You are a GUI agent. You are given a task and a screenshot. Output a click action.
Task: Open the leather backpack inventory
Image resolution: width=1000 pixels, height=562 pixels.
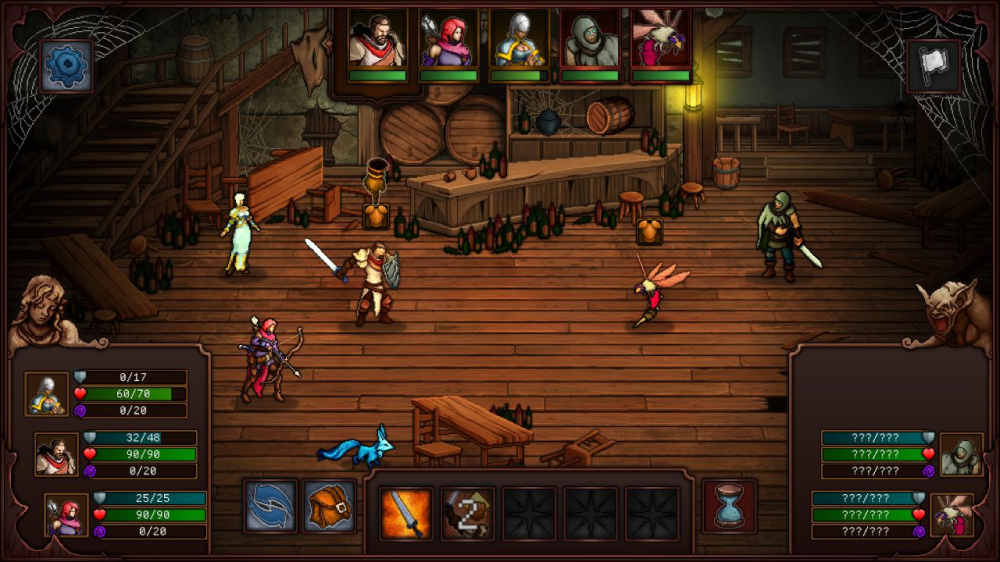(331, 507)
